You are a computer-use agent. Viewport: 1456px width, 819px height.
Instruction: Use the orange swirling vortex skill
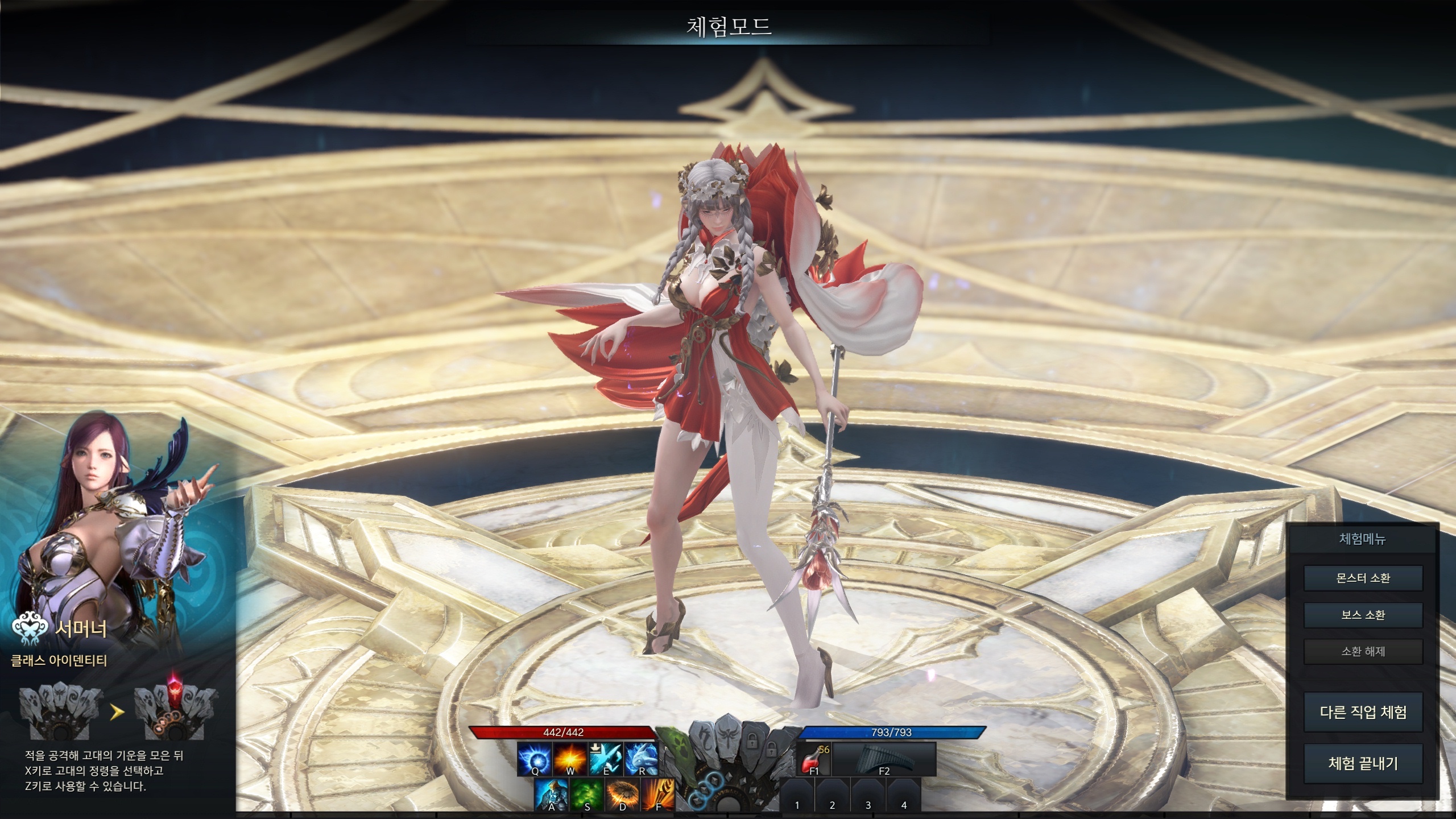pyautogui.click(x=623, y=795)
